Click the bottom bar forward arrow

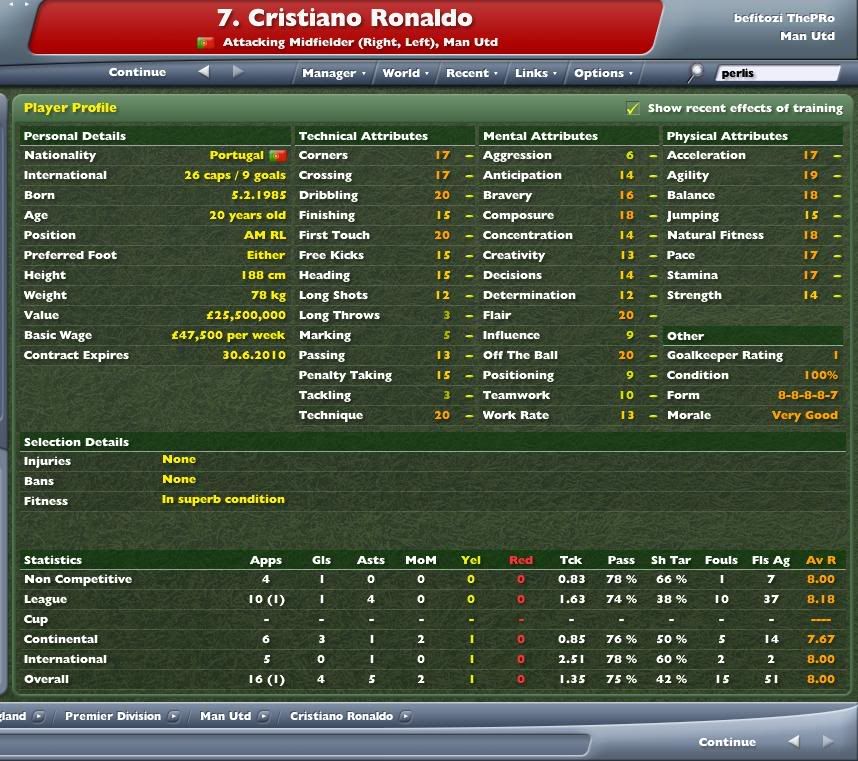tap(826, 742)
